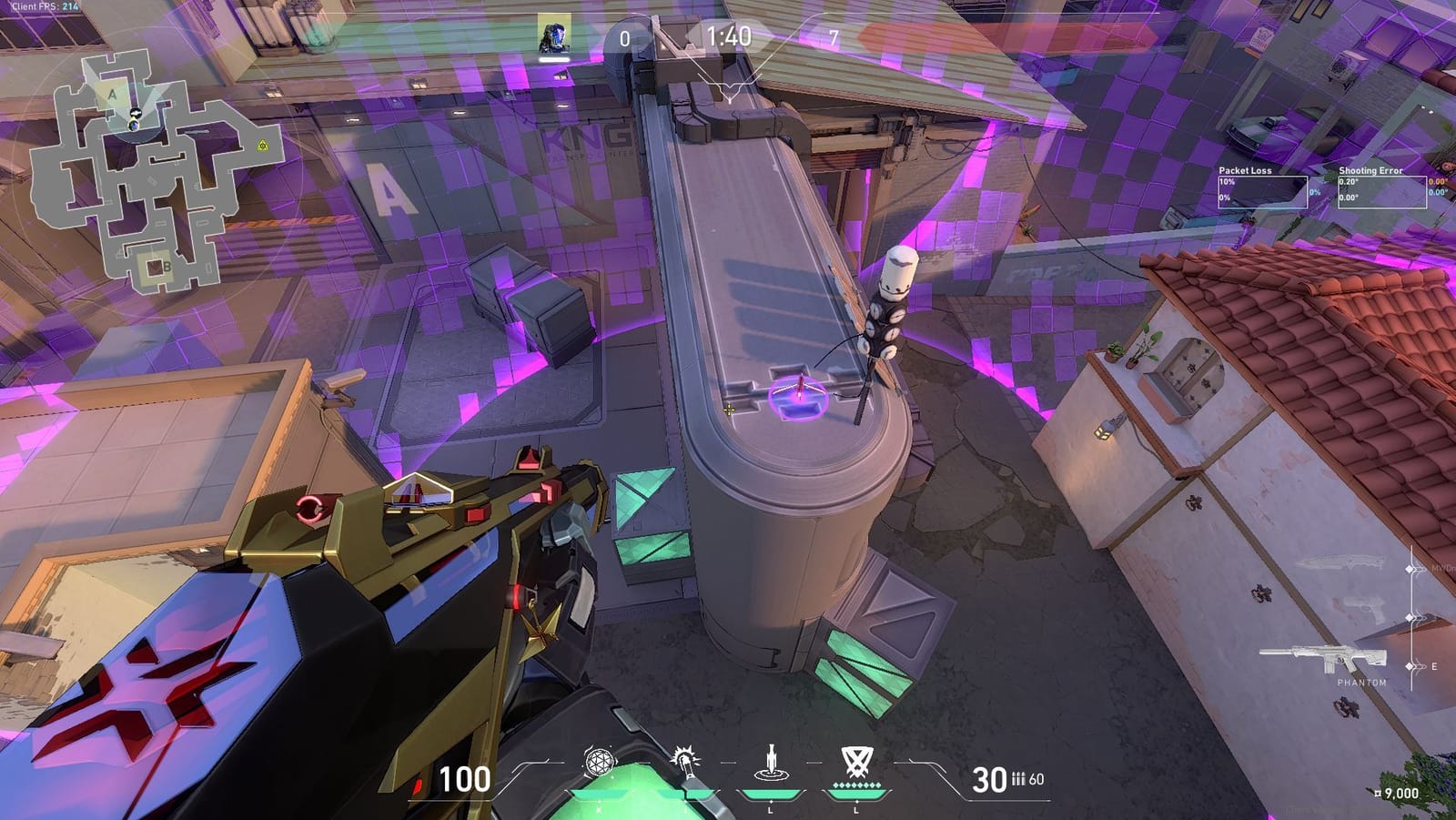Open the team score tab showing 0

[x=624, y=37]
